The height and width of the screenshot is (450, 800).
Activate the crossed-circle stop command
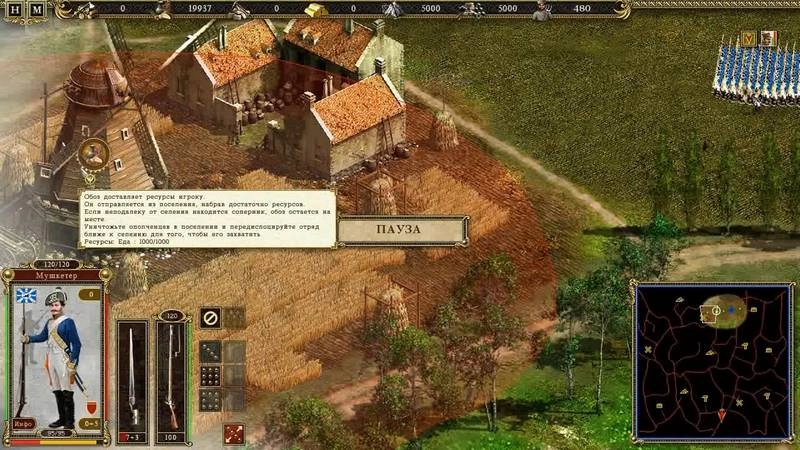point(210,318)
